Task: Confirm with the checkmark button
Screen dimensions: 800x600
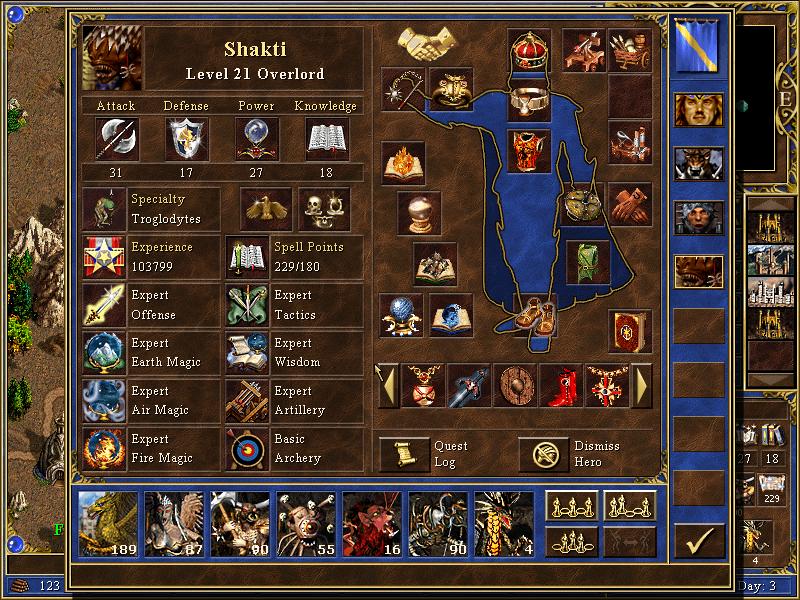Action: 699,540
